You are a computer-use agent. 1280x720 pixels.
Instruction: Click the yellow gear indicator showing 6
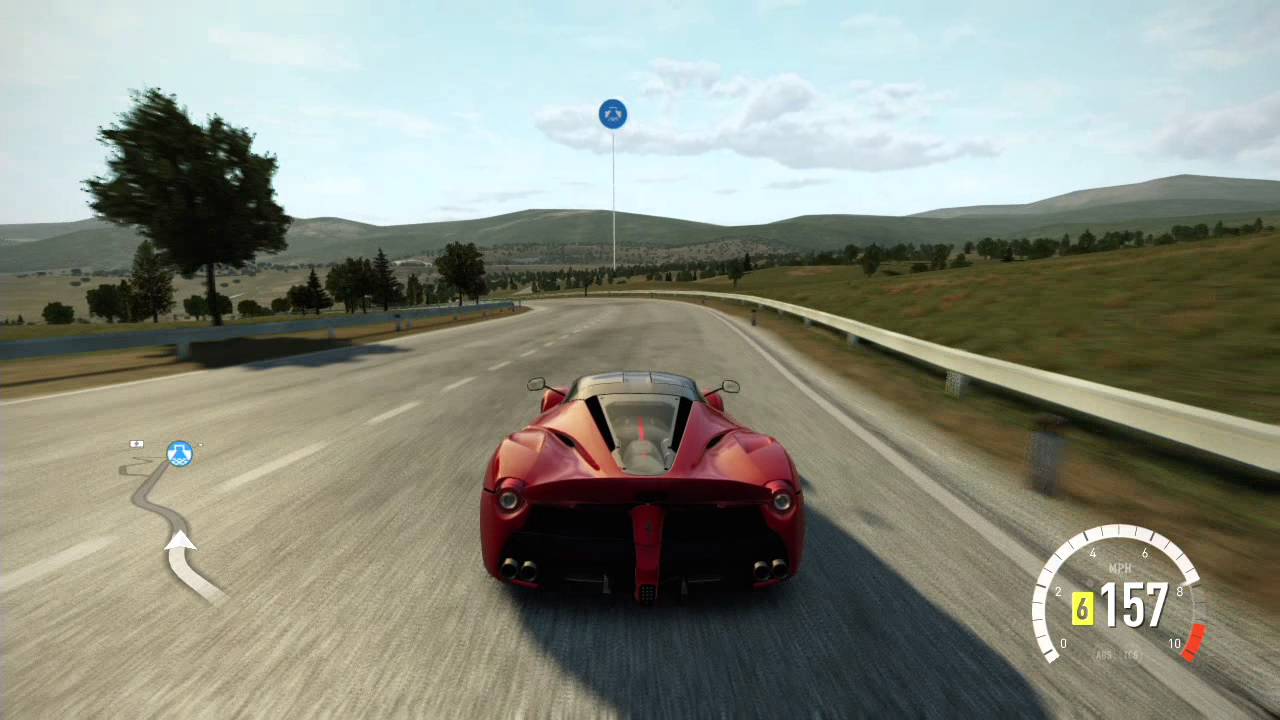click(x=1083, y=607)
